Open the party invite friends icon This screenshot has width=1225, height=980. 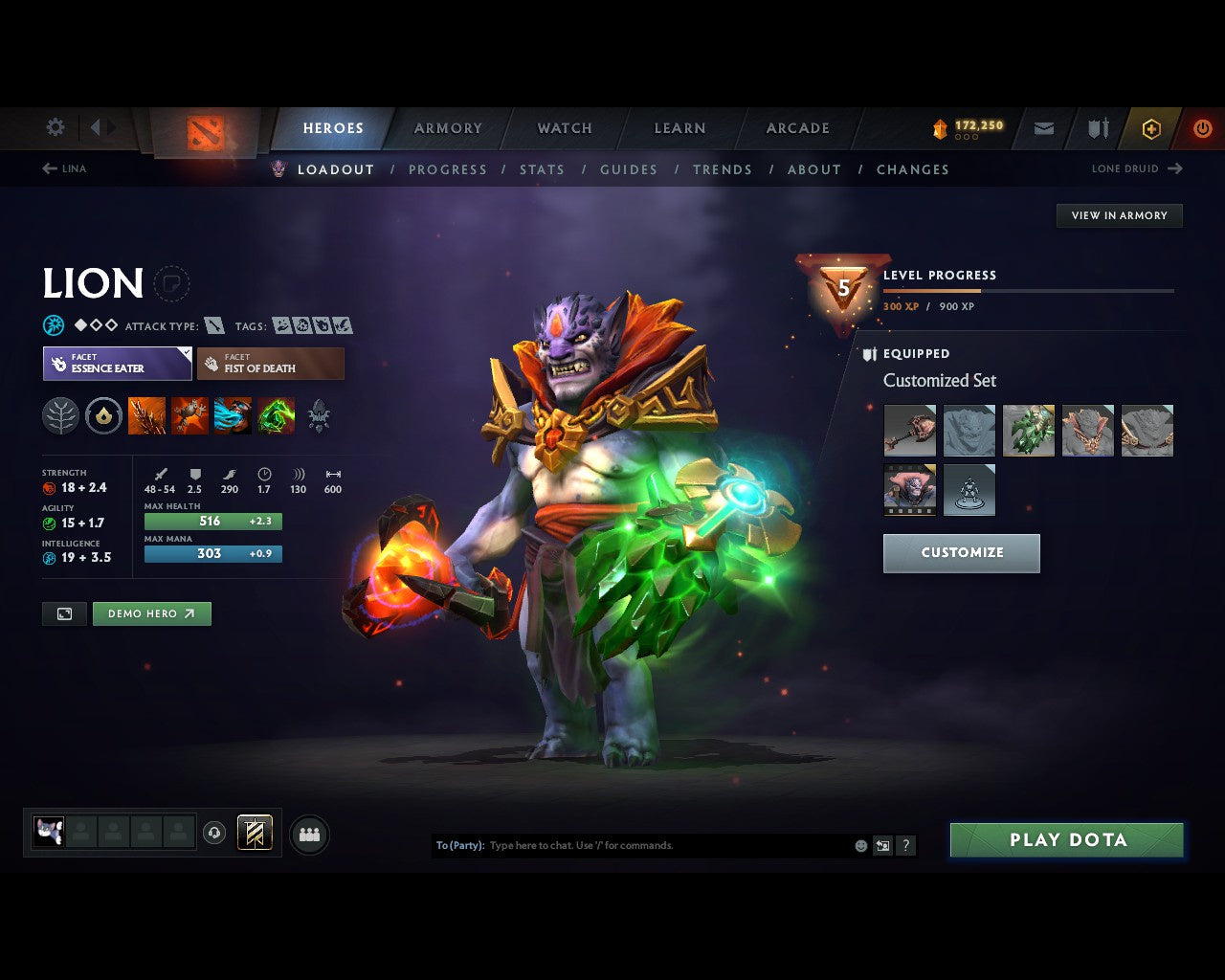pyautogui.click(x=308, y=833)
